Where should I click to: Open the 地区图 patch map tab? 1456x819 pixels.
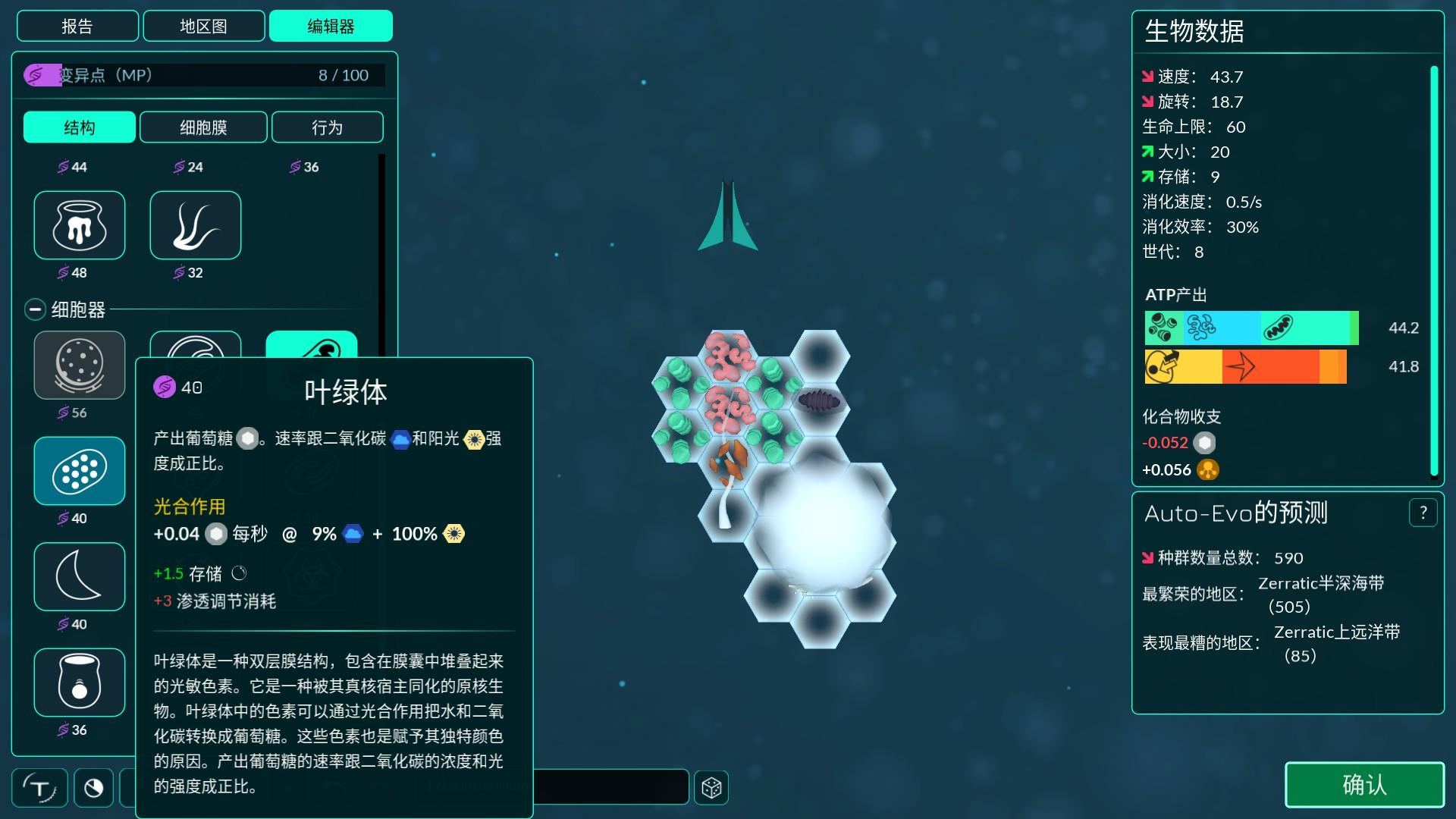click(x=203, y=27)
